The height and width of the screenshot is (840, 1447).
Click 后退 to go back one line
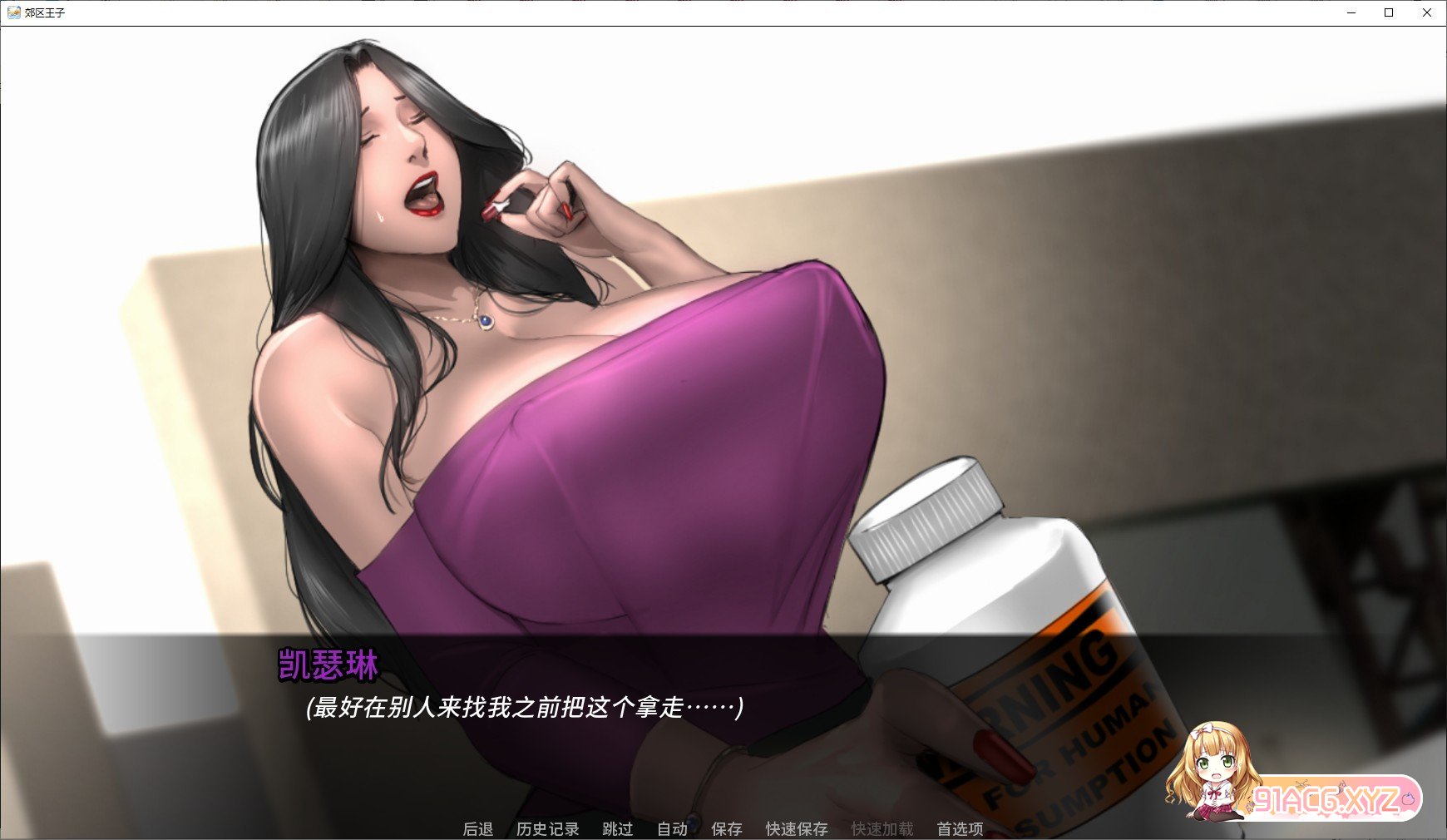pos(478,828)
